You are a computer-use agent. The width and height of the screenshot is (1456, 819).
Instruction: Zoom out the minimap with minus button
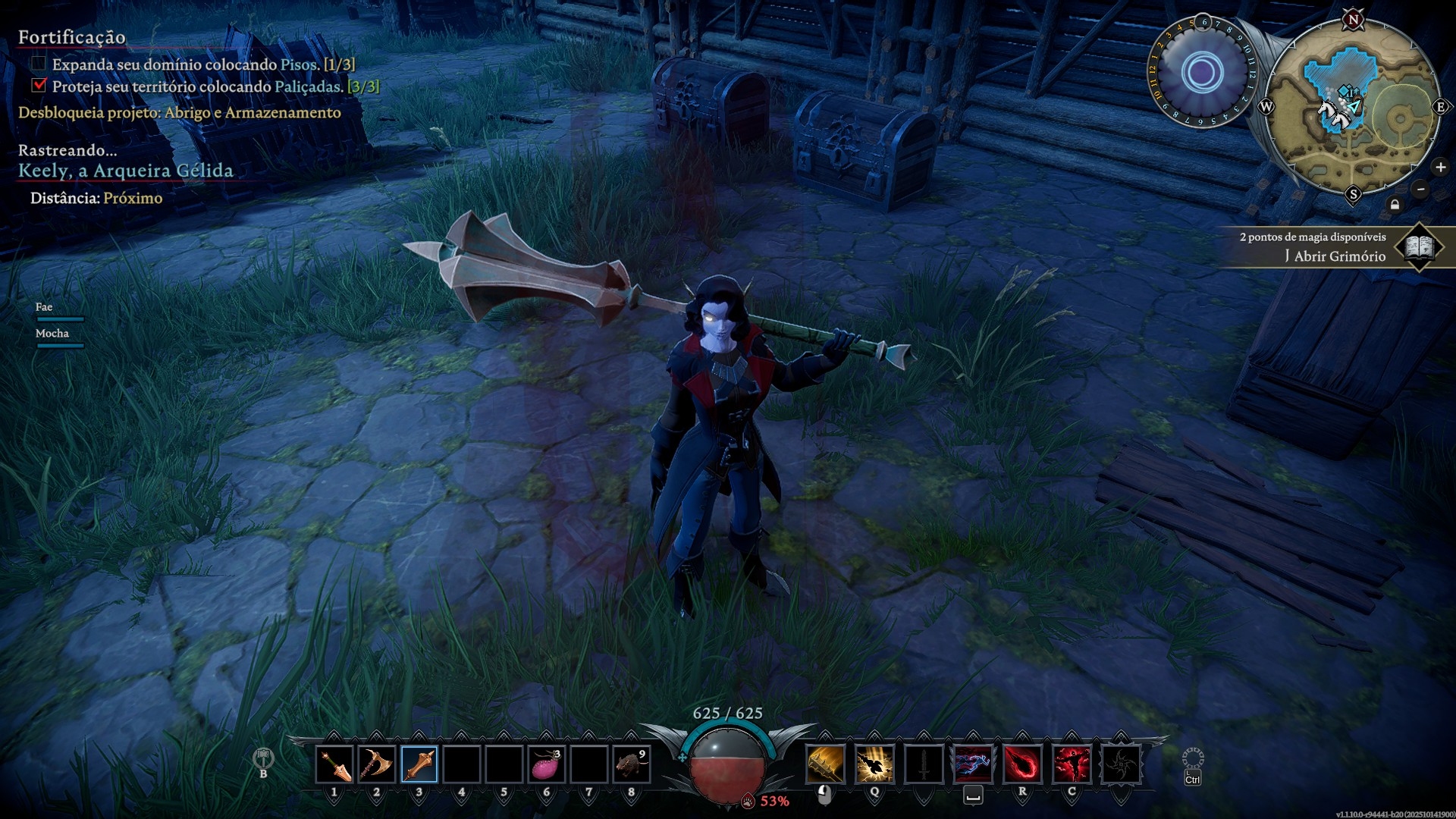pos(1420,190)
